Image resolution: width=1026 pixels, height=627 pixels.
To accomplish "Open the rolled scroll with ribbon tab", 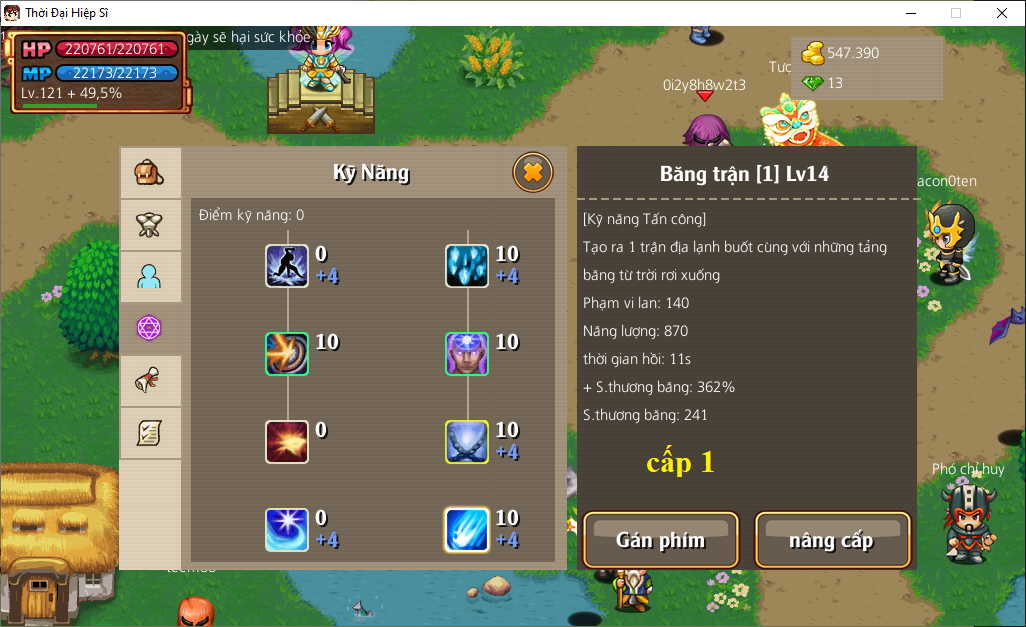I will [x=150, y=381].
